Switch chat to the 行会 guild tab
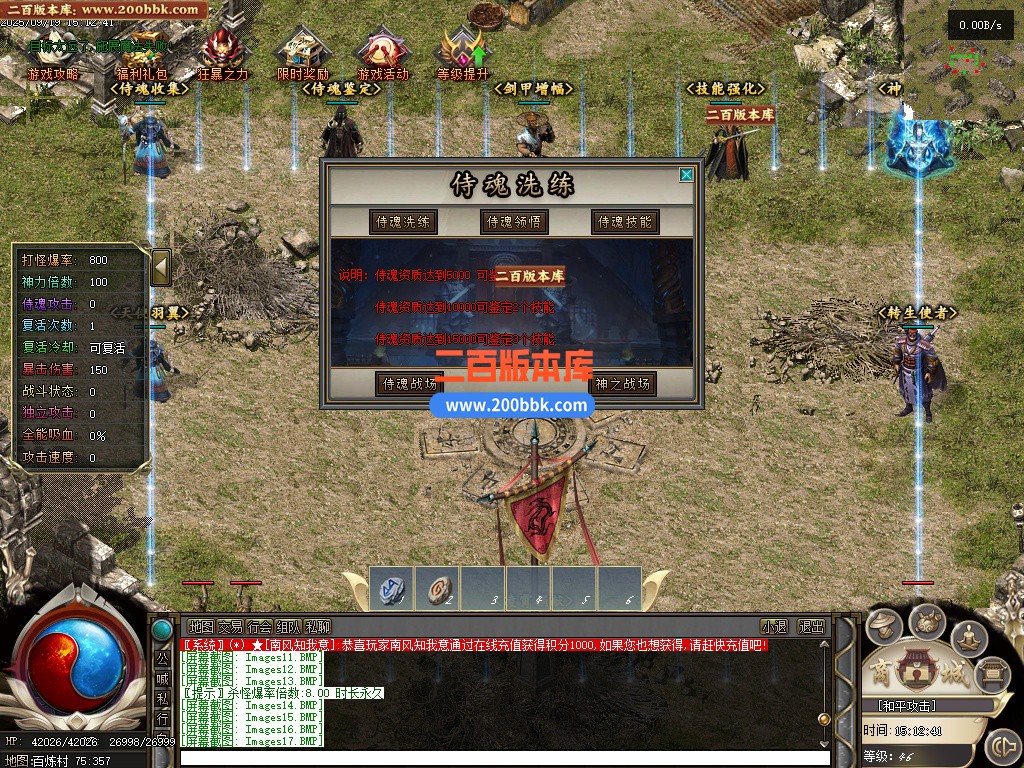 [x=259, y=627]
